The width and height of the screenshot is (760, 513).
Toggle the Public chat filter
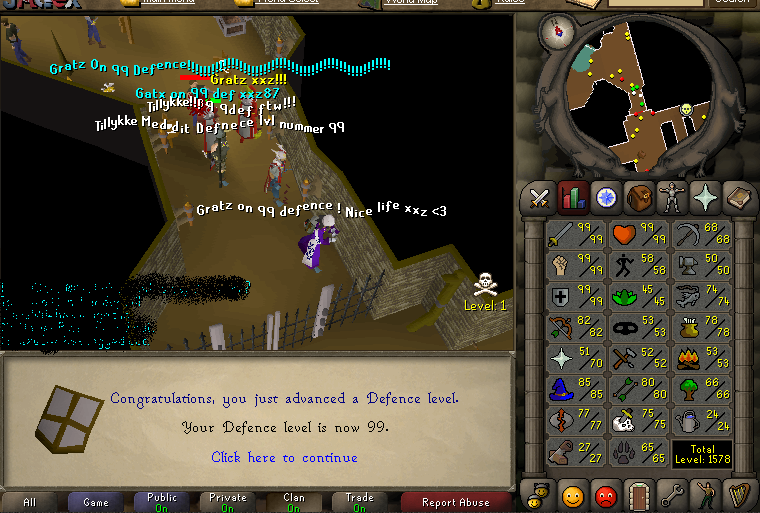[x=162, y=502]
